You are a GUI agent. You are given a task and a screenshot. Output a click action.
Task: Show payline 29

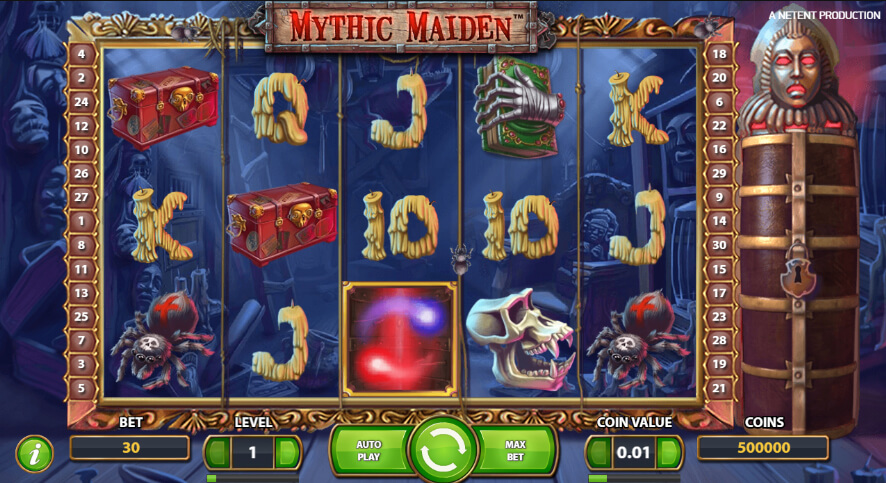click(719, 173)
